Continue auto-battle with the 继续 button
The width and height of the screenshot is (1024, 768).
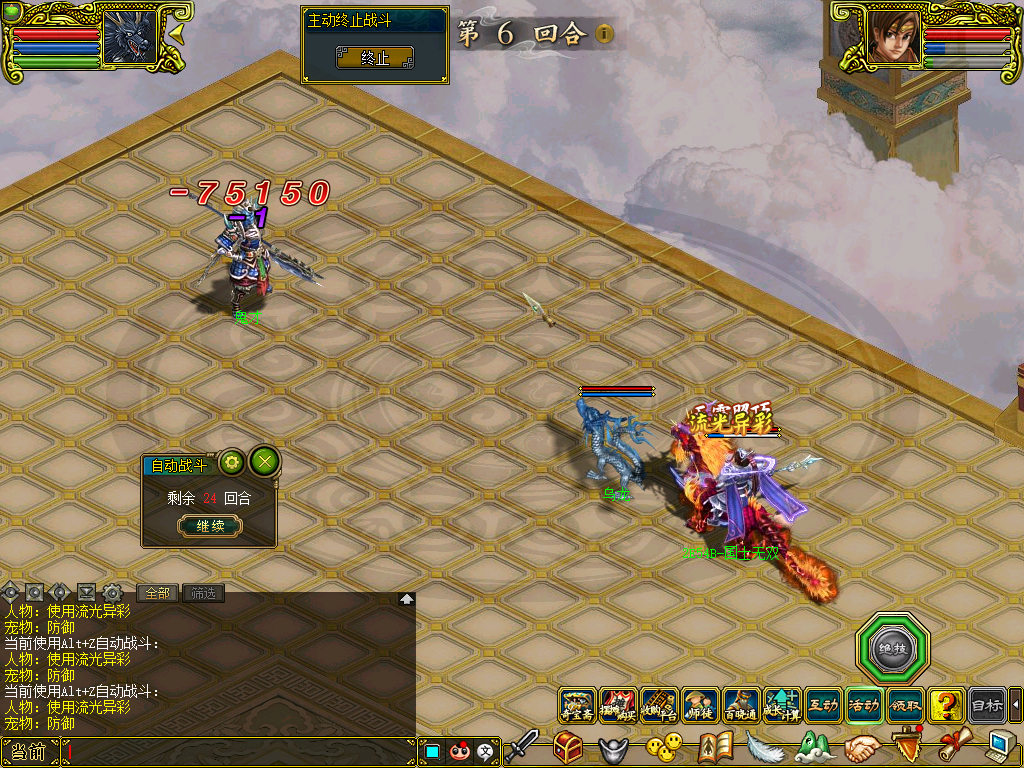point(210,526)
